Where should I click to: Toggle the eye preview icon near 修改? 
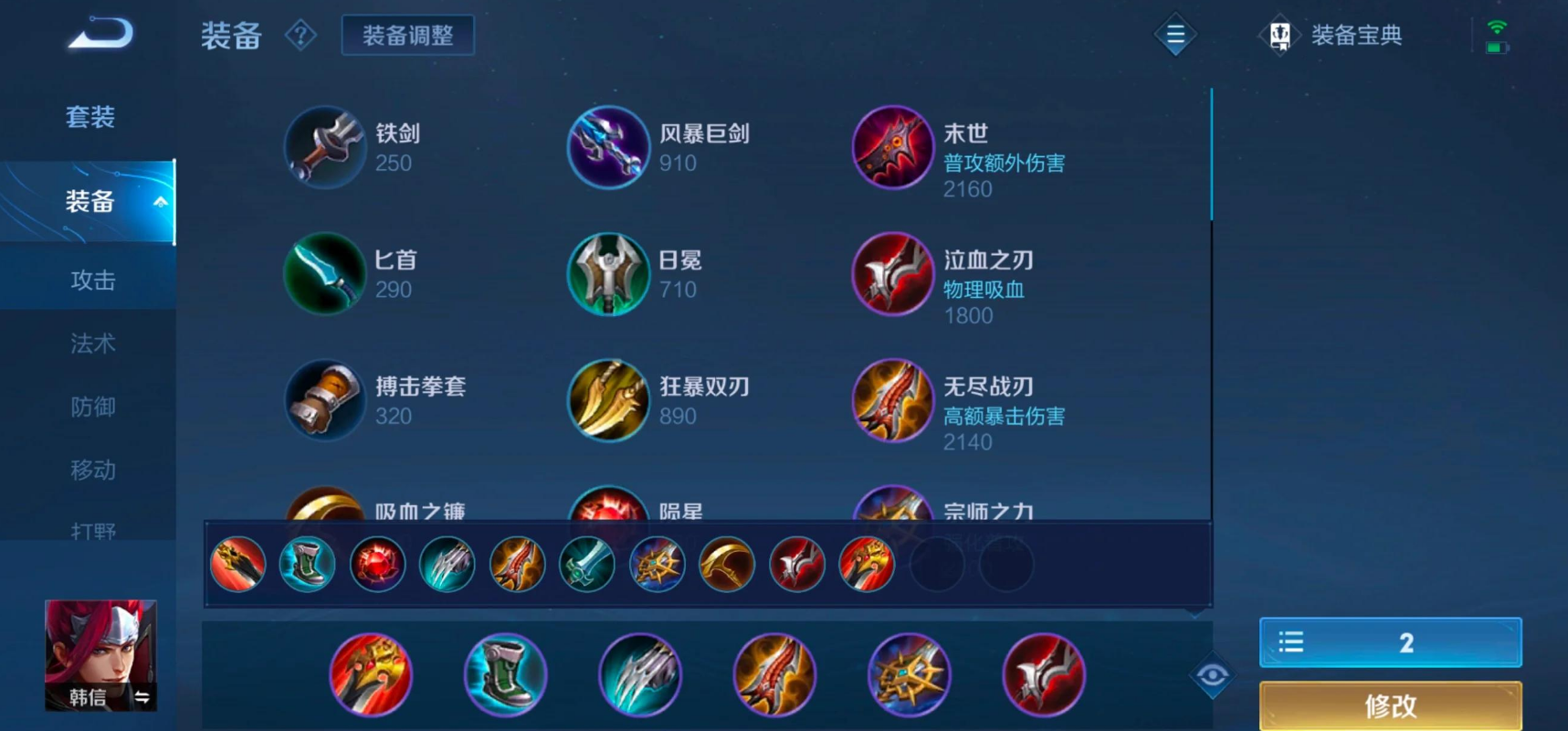[x=1212, y=673]
